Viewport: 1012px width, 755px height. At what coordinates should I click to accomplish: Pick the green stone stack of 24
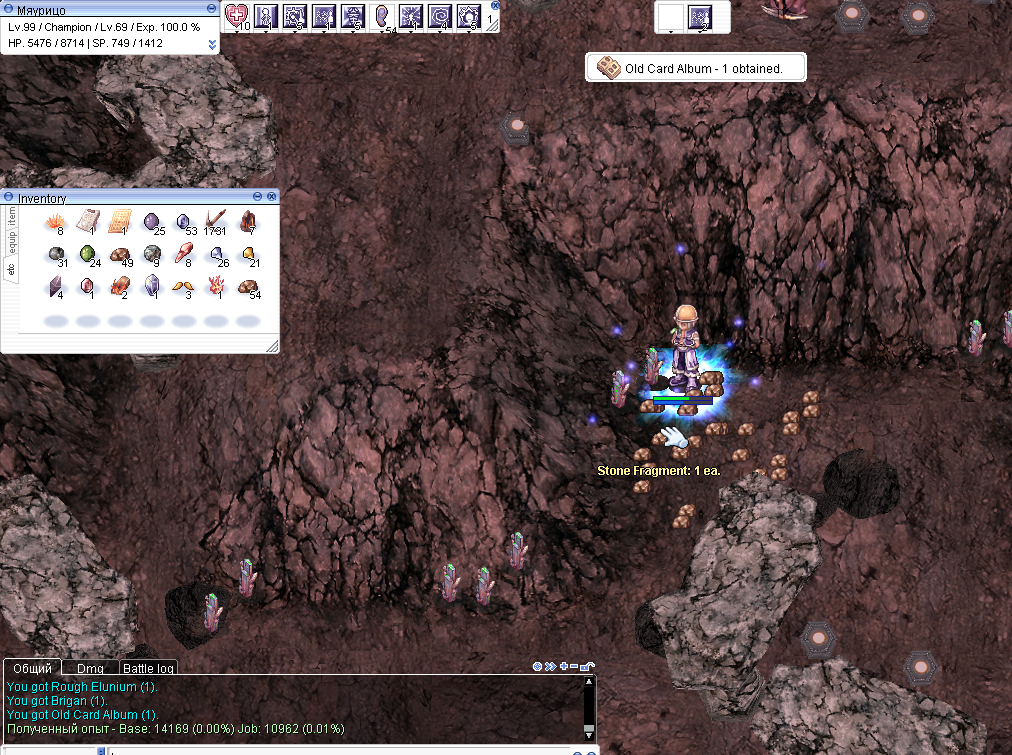pos(88,254)
